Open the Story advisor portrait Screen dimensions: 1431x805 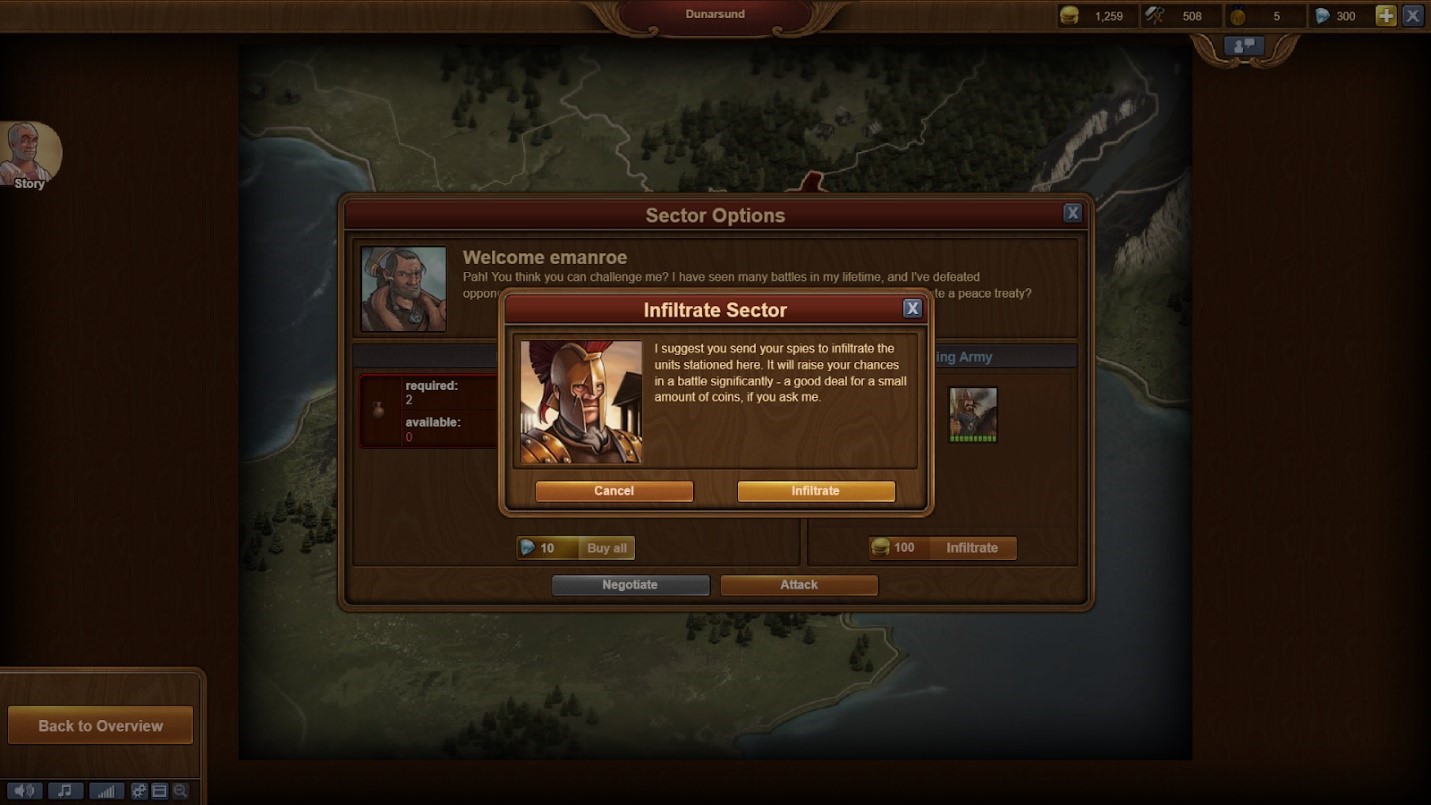[30, 155]
